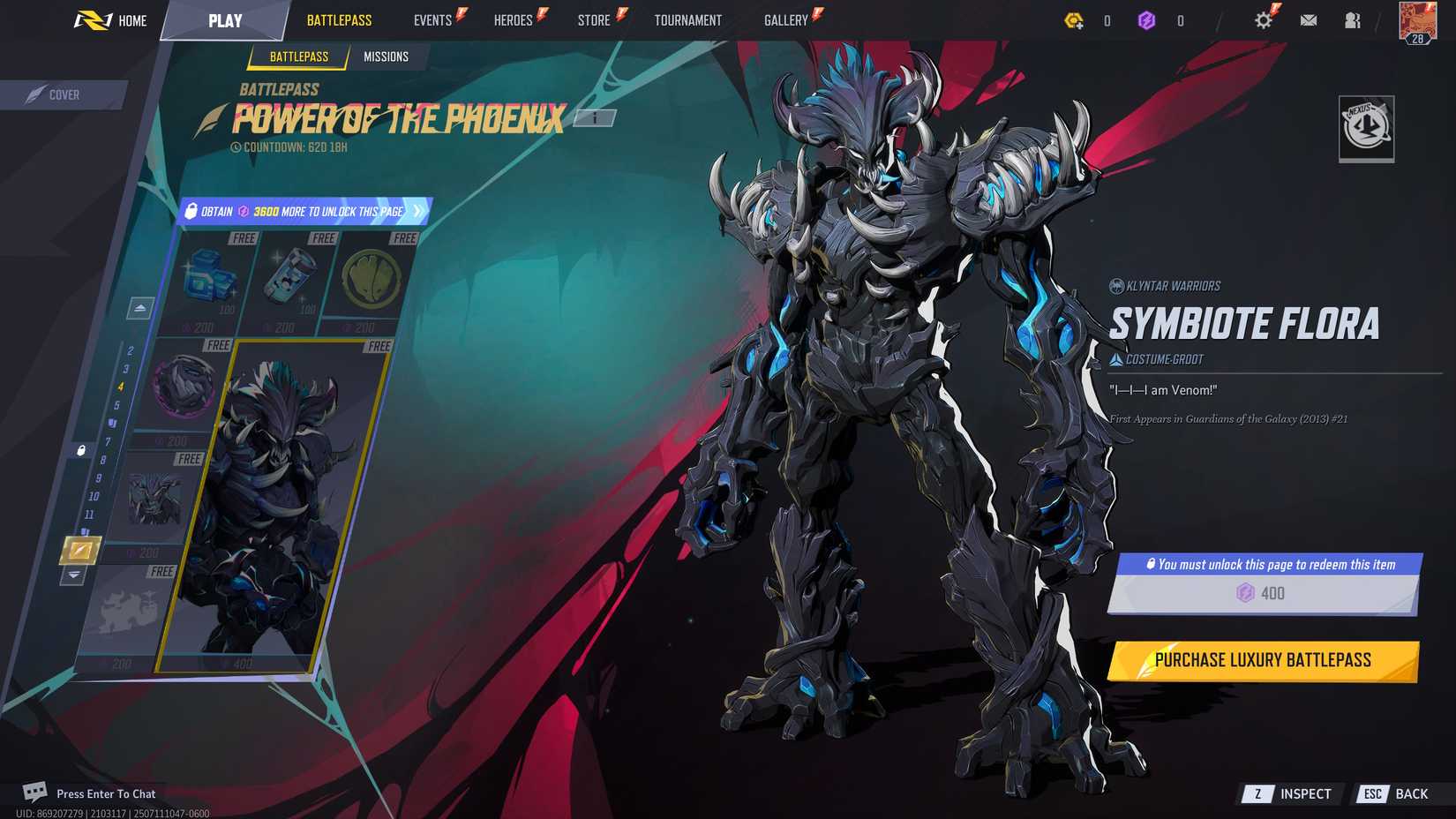The image size is (1456, 819).
Task: Select battlepass page number 7
Action: click(x=108, y=443)
